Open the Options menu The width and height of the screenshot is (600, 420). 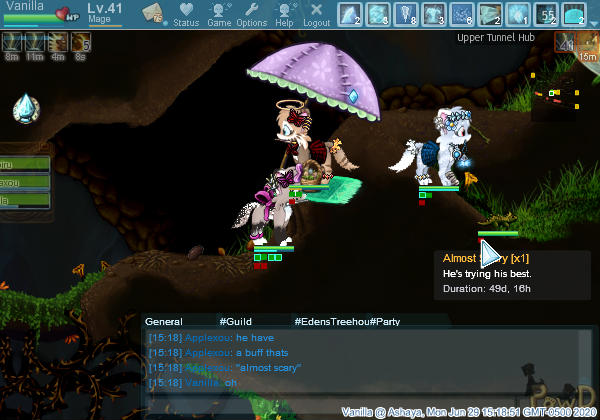coord(252,14)
